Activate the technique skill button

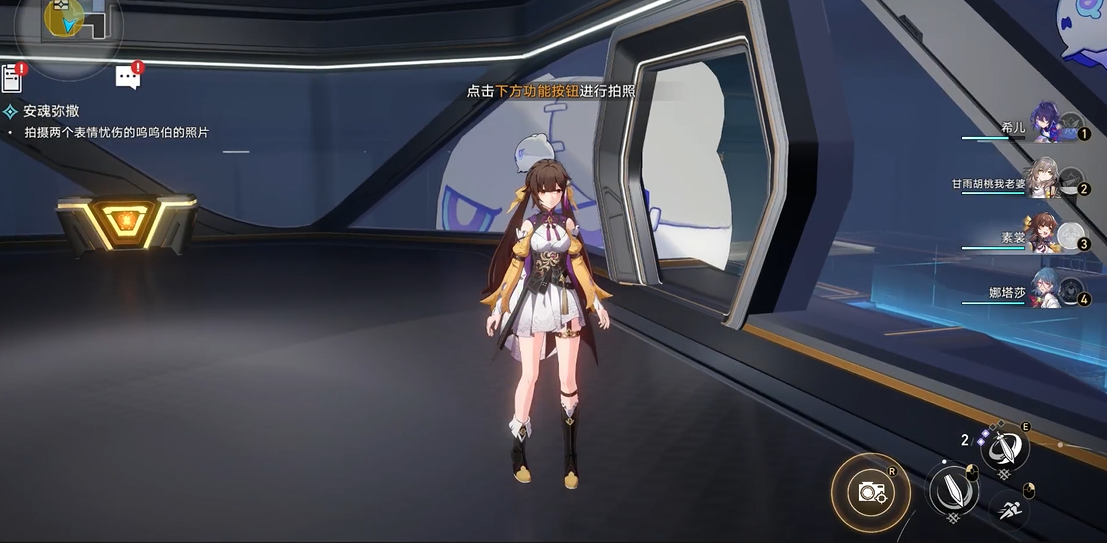1003,448
